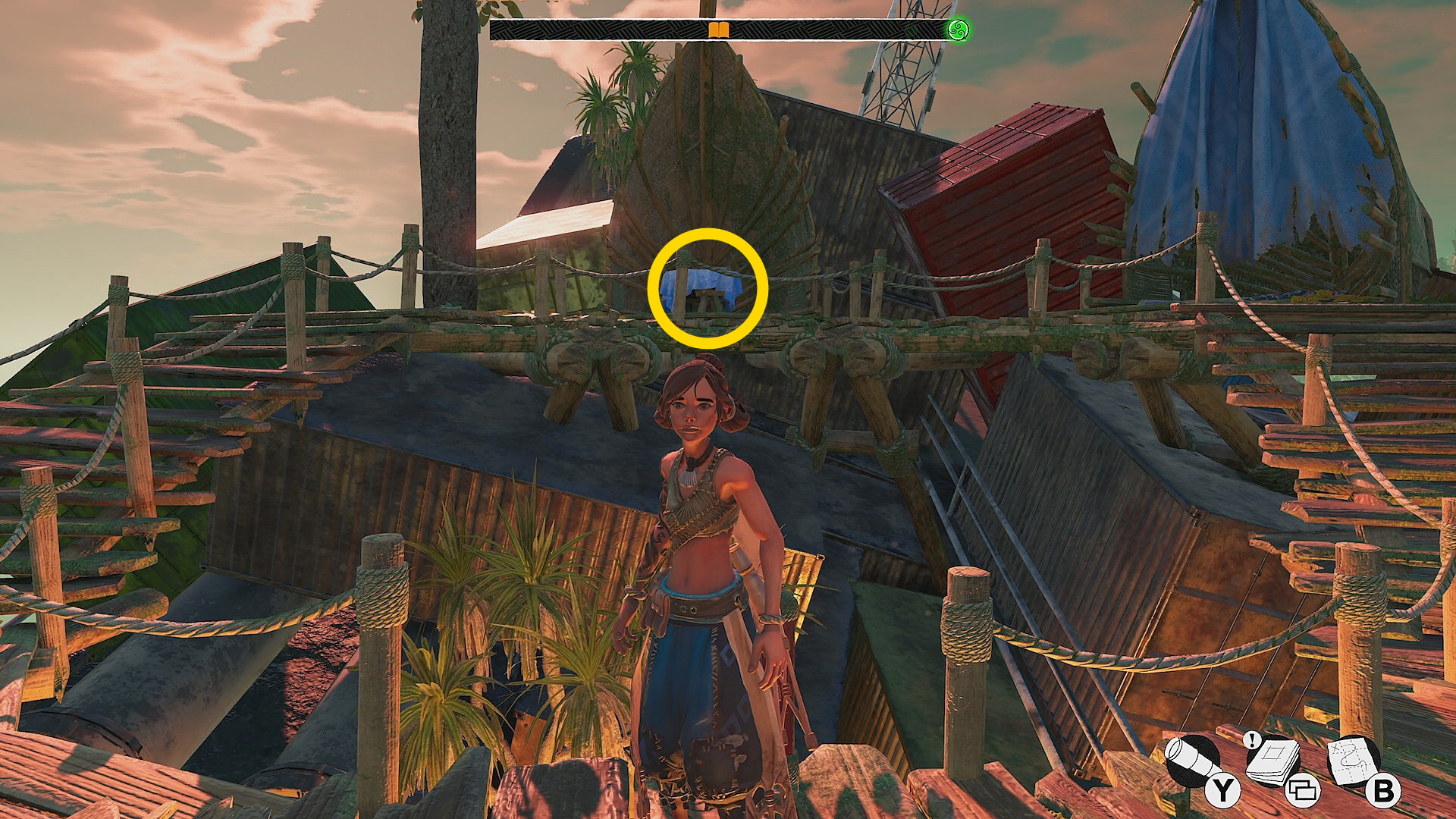The image size is (1456, 819).
Task: Open the spyglass telescope tool
Action: 1194,761
